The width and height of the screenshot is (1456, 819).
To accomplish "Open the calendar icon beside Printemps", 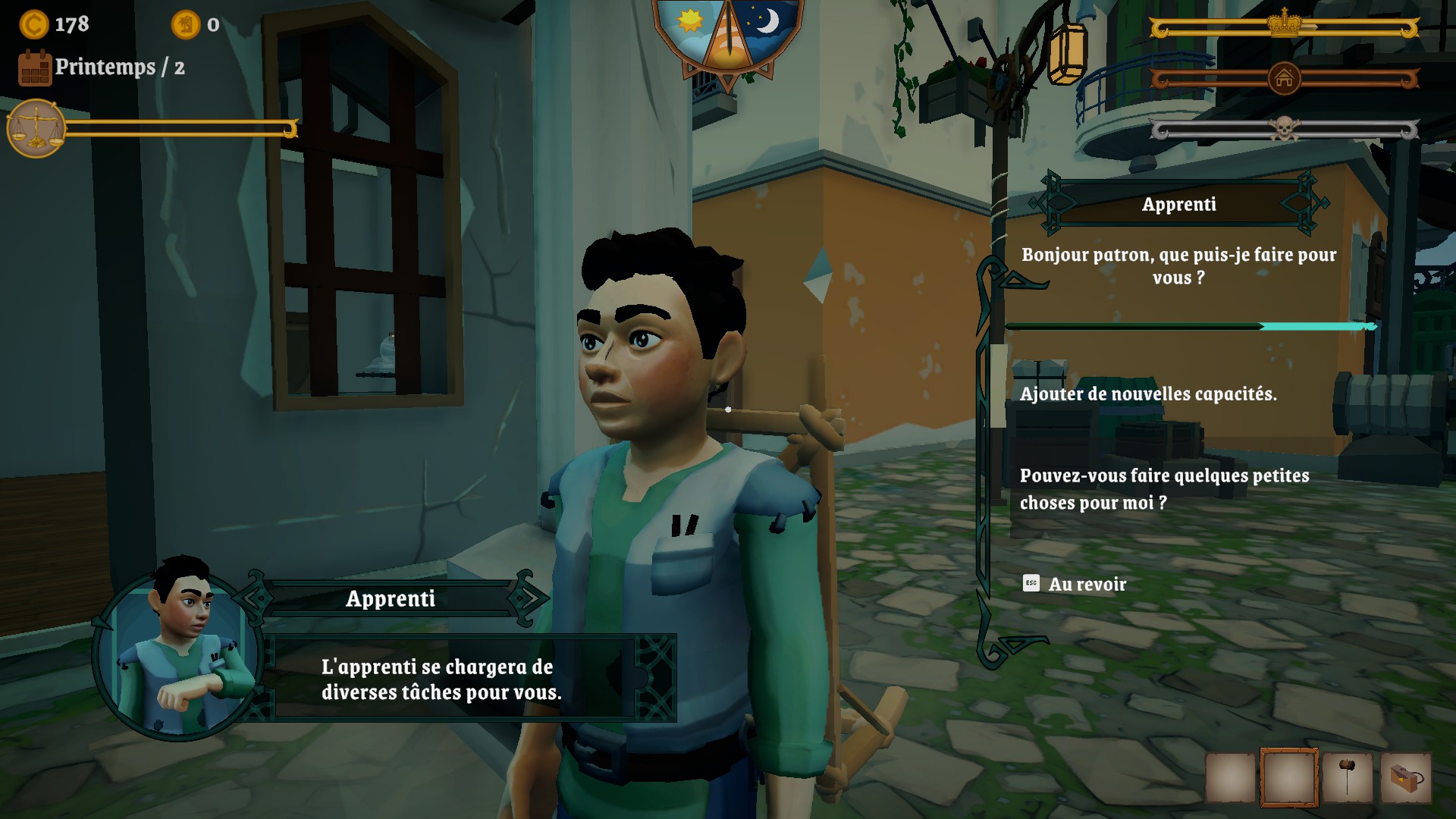I will (x=35, y=68).
